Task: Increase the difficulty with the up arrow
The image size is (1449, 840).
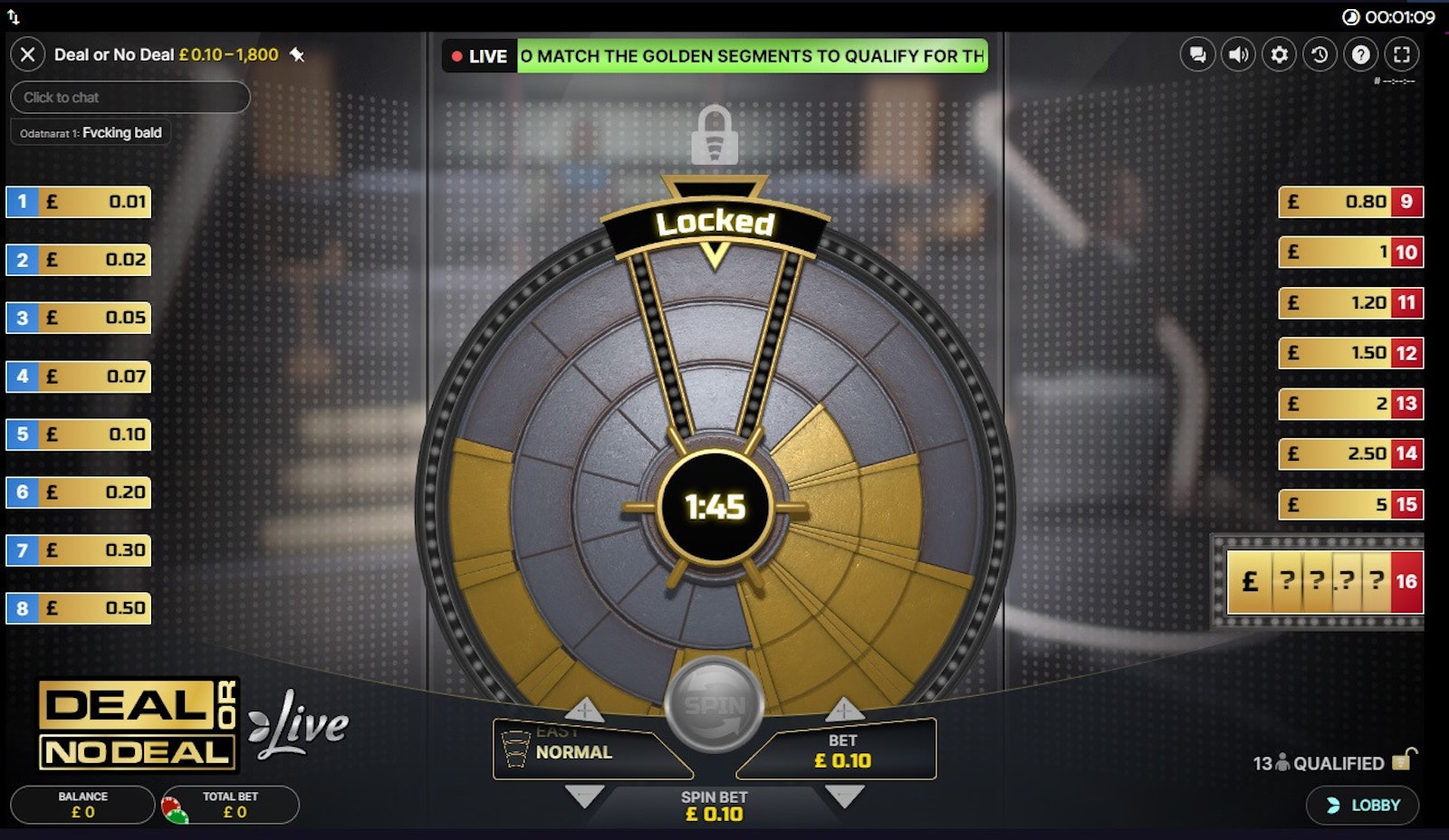Action: click(584, 710)
